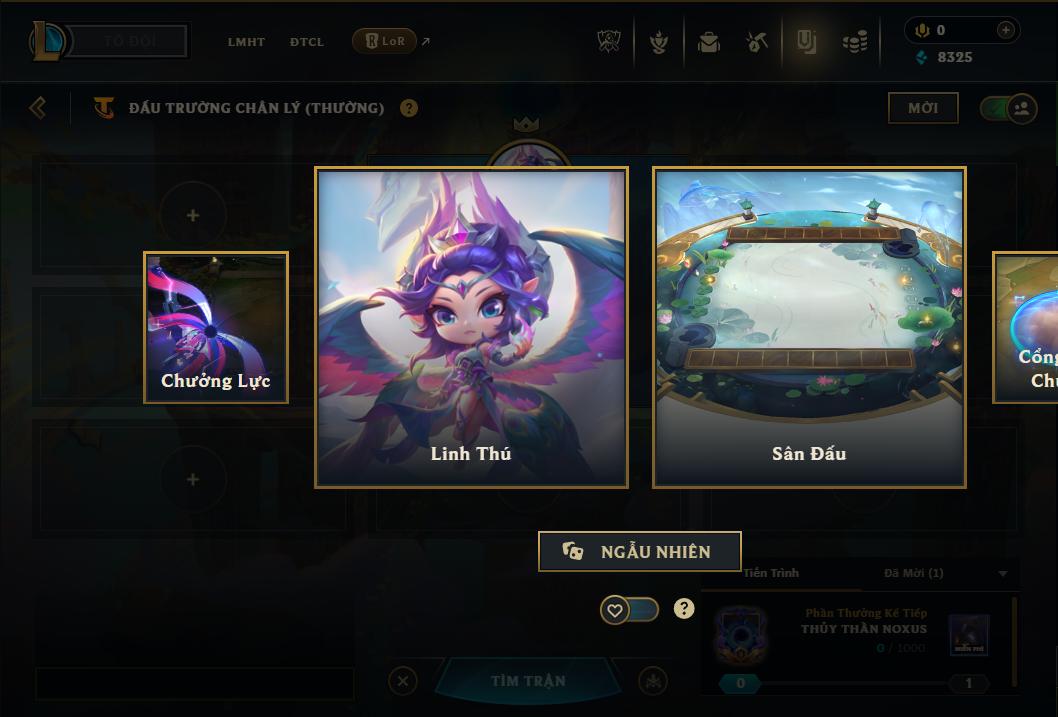Add currency with the plus button
This screenshot has width=1058, height=717.
click(x=1006, y=30)
